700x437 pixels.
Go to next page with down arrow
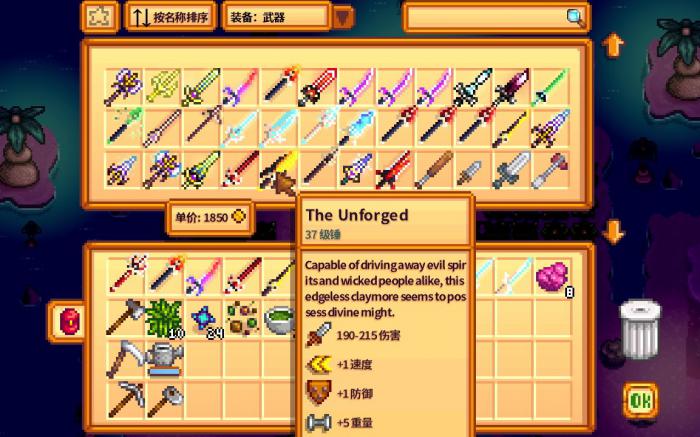point(614,233)
